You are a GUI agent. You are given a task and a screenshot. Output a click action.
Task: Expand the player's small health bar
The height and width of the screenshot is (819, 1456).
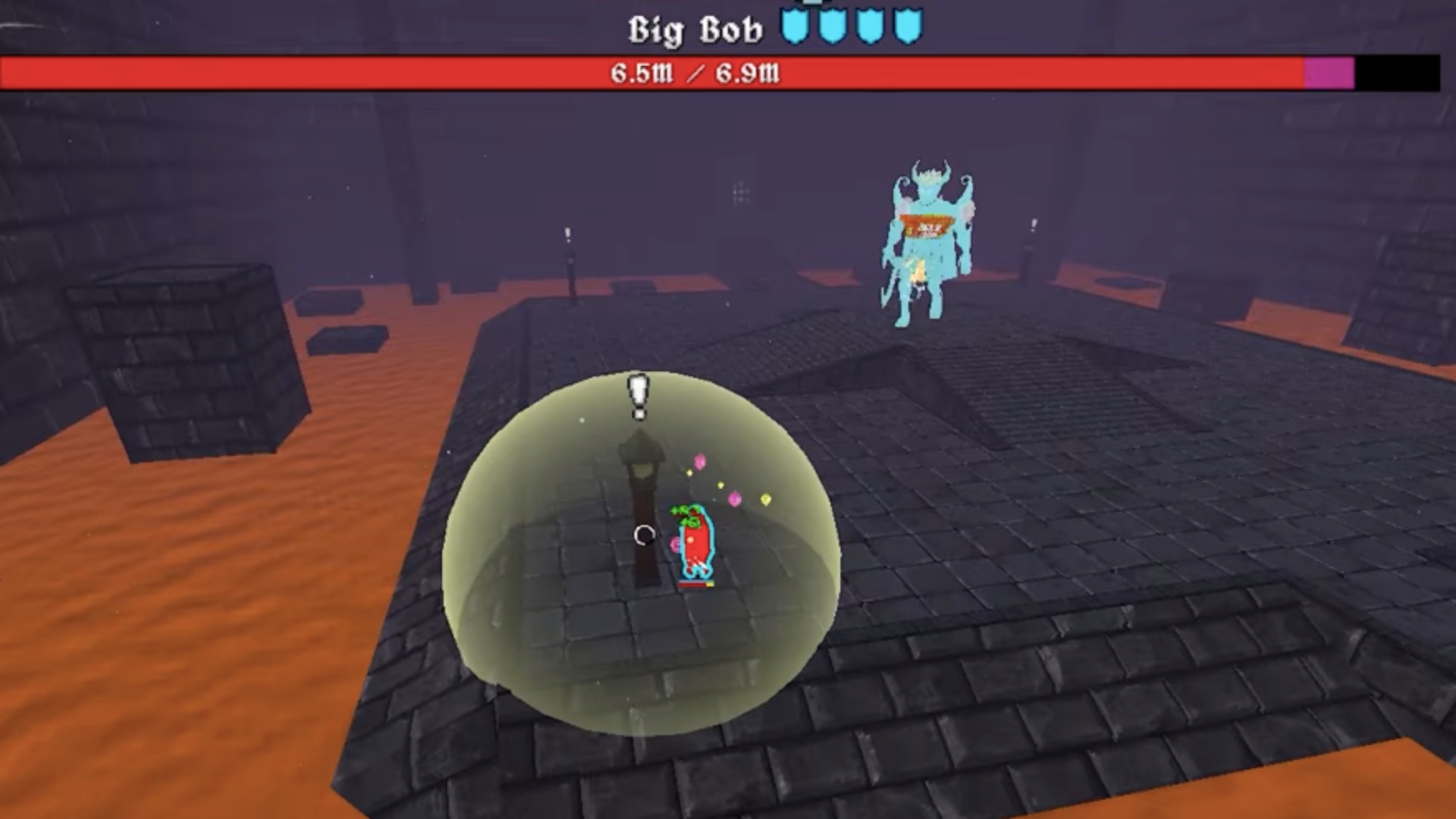pyautogui.click(x=696, y=583)
